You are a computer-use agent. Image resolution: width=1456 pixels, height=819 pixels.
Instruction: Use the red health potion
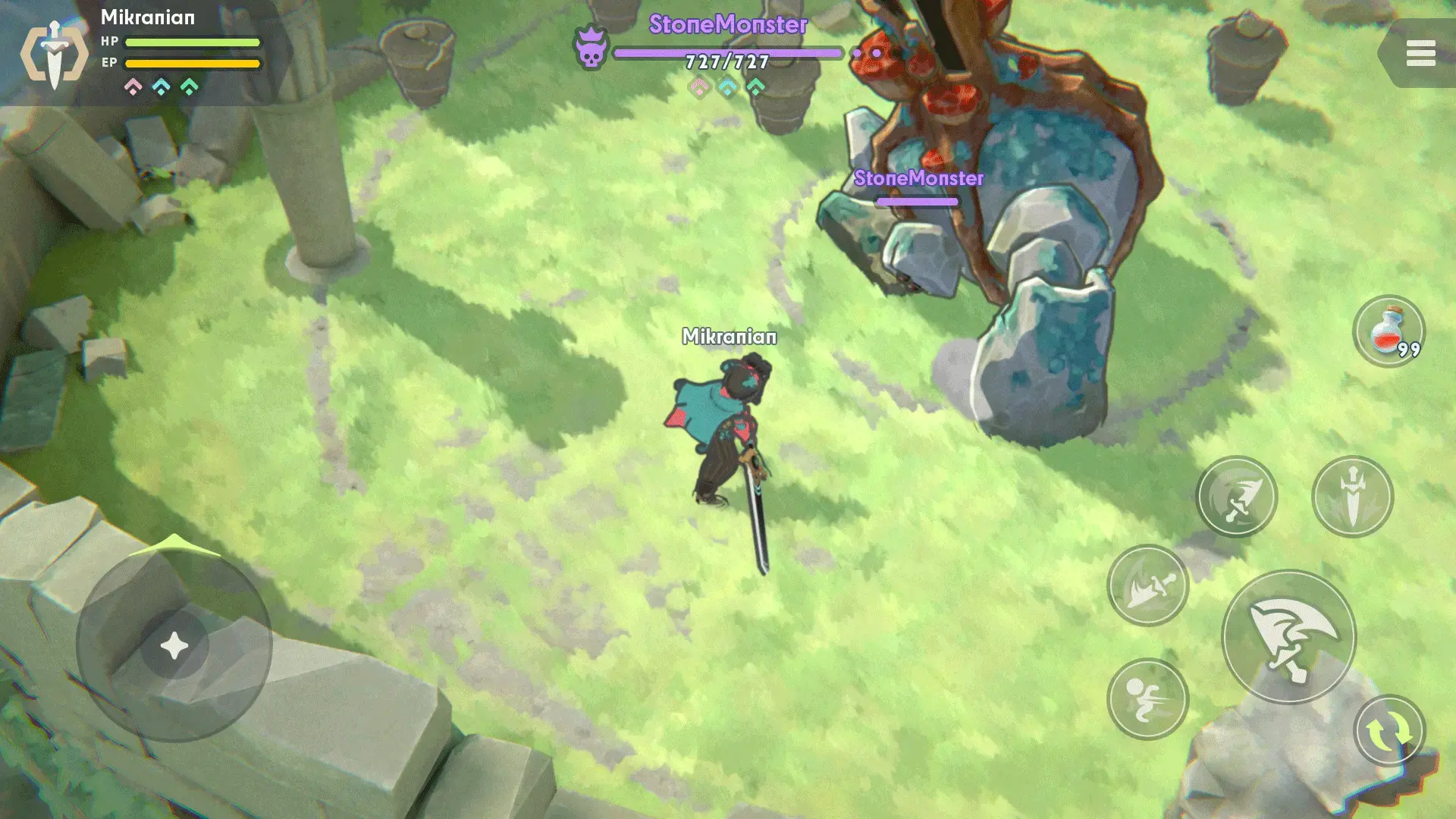click(1389, 331)
